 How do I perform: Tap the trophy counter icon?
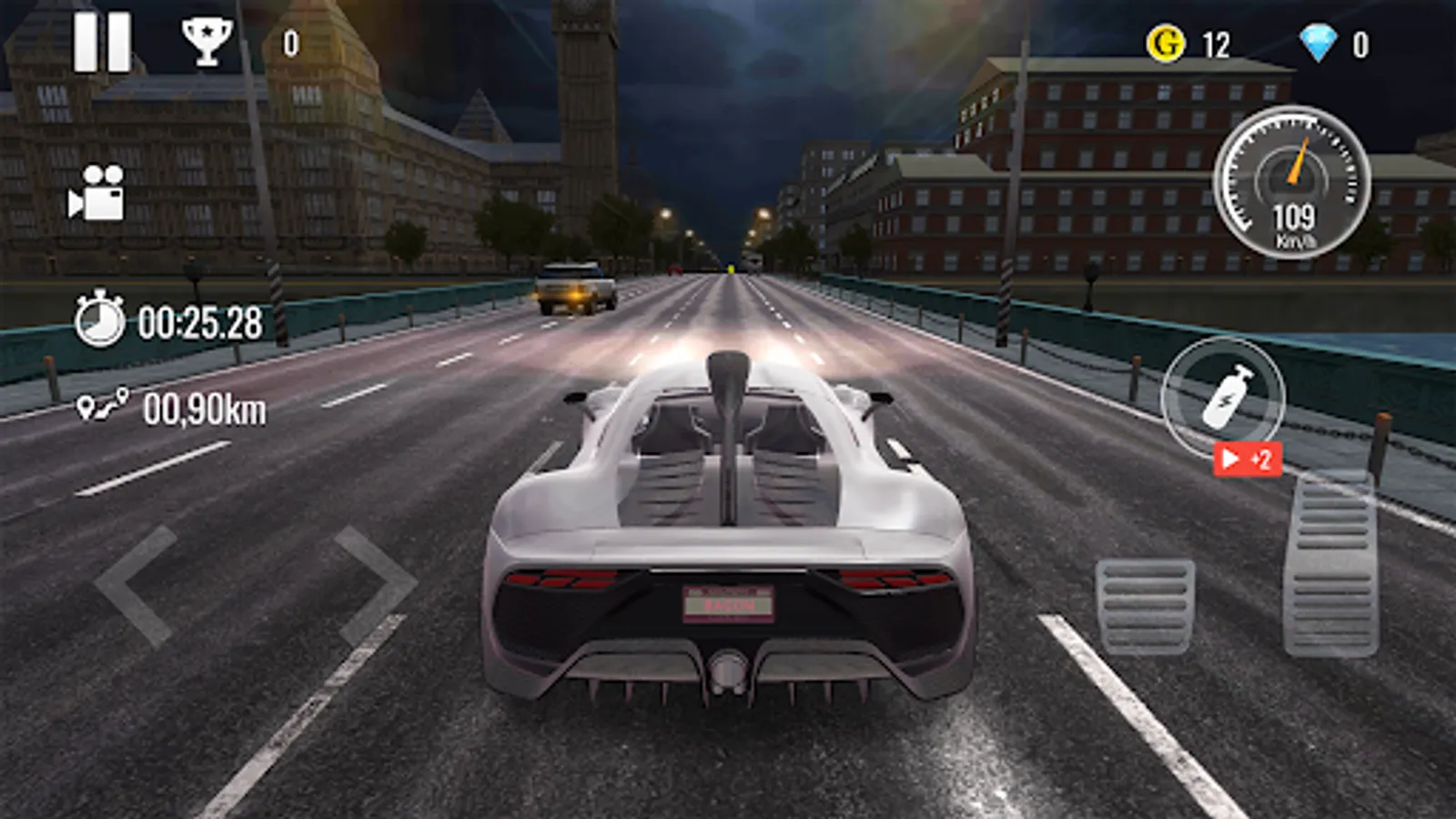(x=207, y=41)
